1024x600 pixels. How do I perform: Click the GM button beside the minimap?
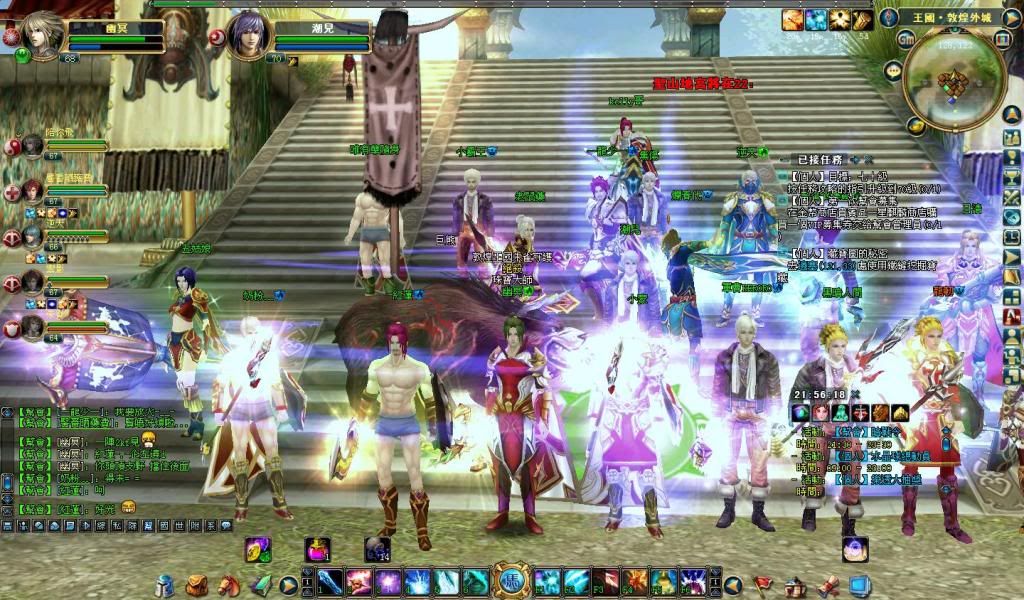pyautogui.click(x=907, y=40)
